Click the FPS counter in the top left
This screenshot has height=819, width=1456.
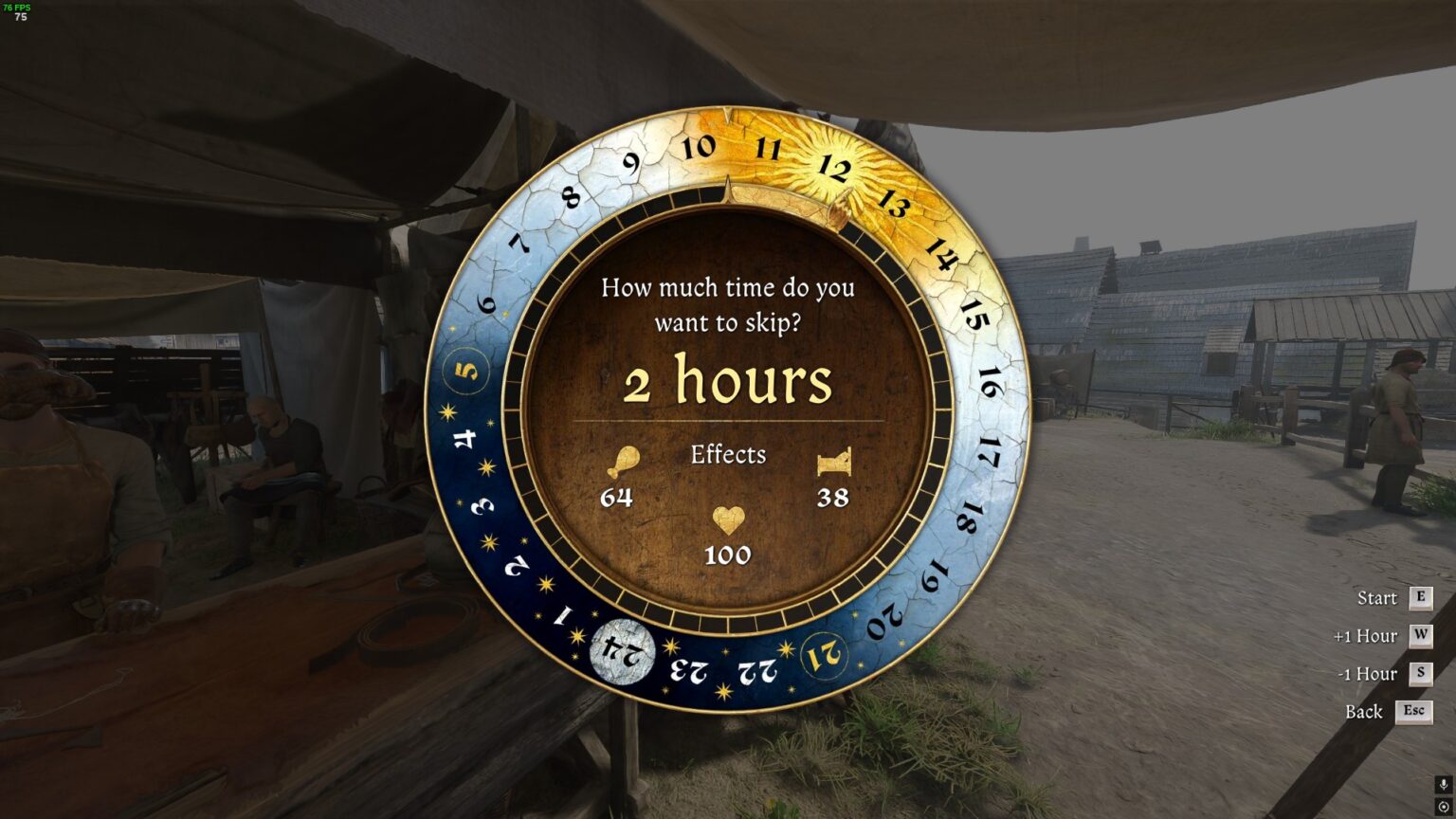[x=19, y=8]
